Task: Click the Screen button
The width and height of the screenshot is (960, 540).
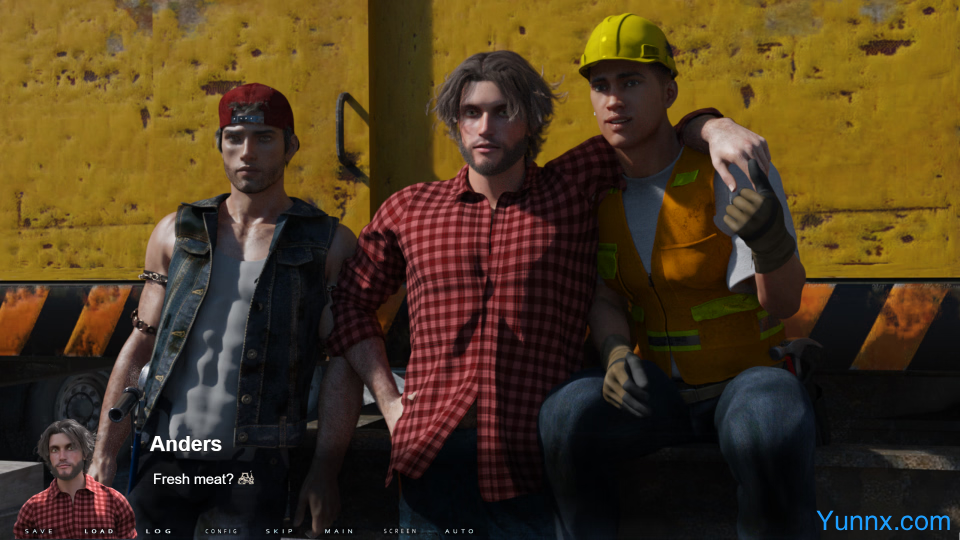Action: click(400, 531)
